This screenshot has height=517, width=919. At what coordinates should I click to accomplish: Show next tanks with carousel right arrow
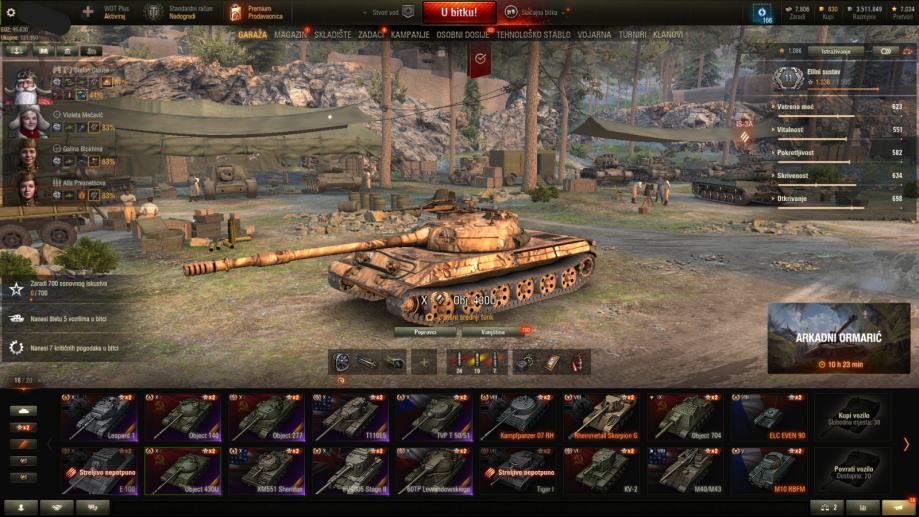pyautogui.click(x=906, y=444)
